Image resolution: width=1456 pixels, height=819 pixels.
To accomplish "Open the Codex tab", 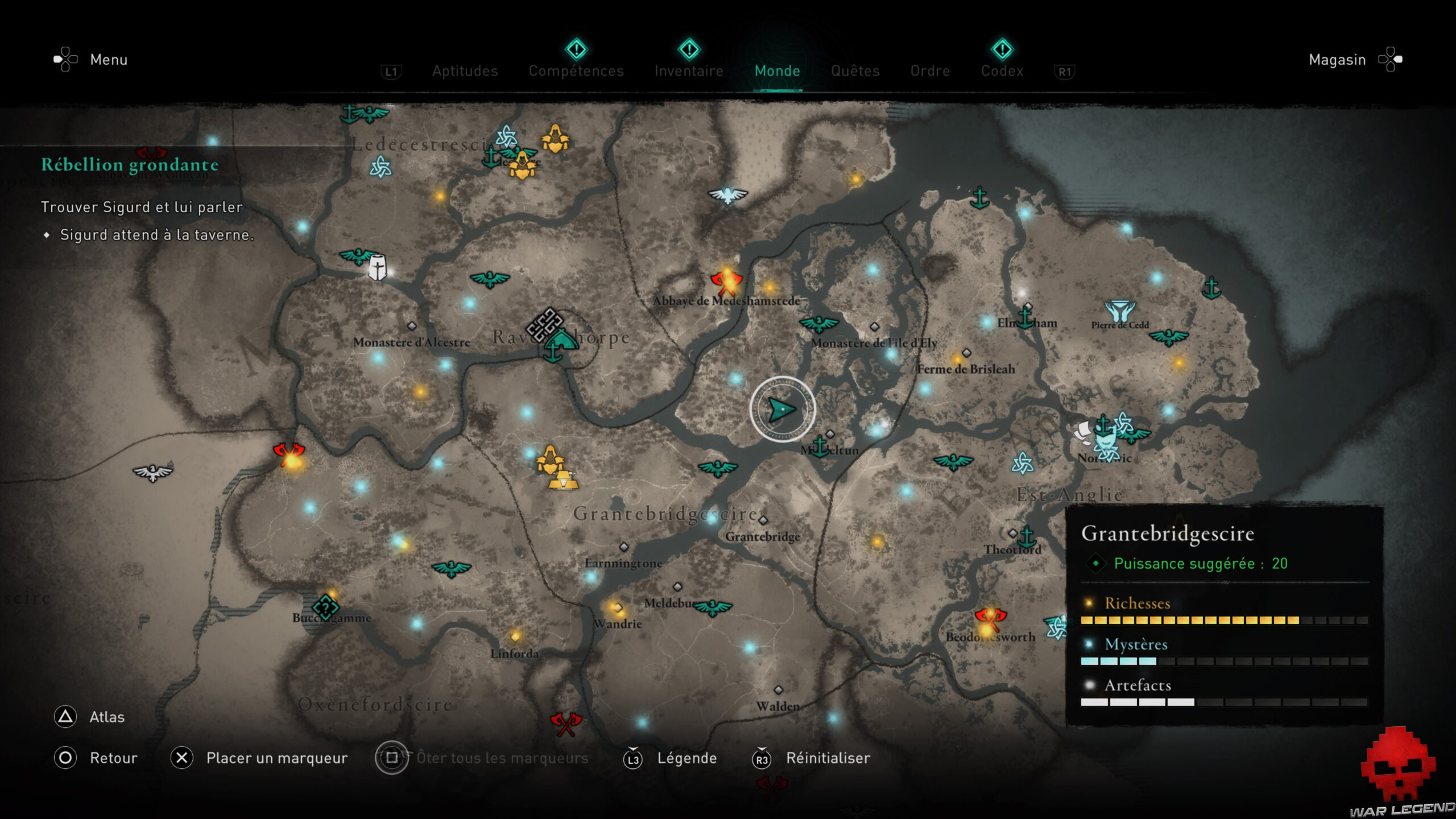I will click(1003, 71).
